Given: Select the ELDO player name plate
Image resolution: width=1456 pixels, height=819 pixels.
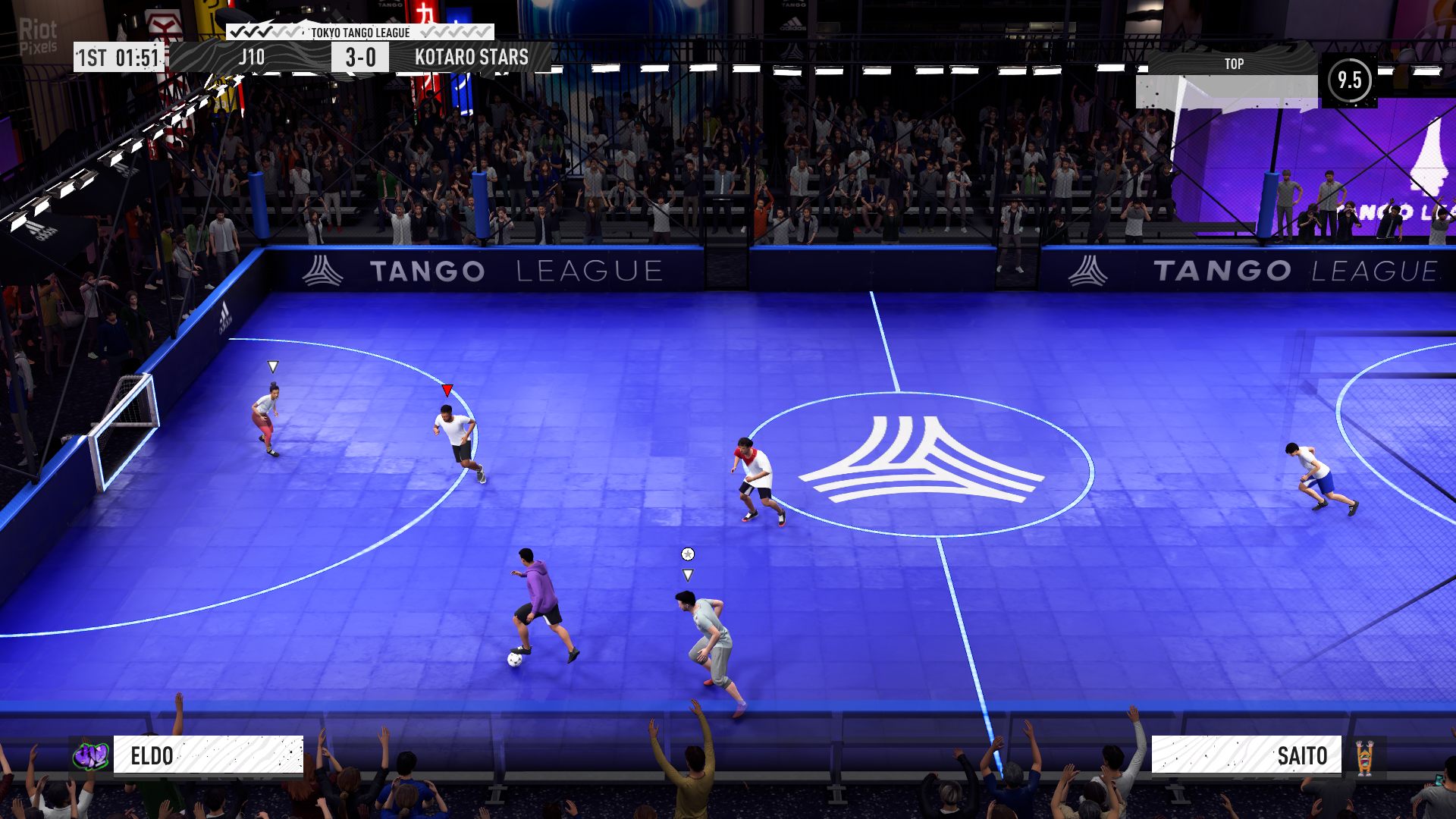Looking at the screenshot, I should (208, 755).
